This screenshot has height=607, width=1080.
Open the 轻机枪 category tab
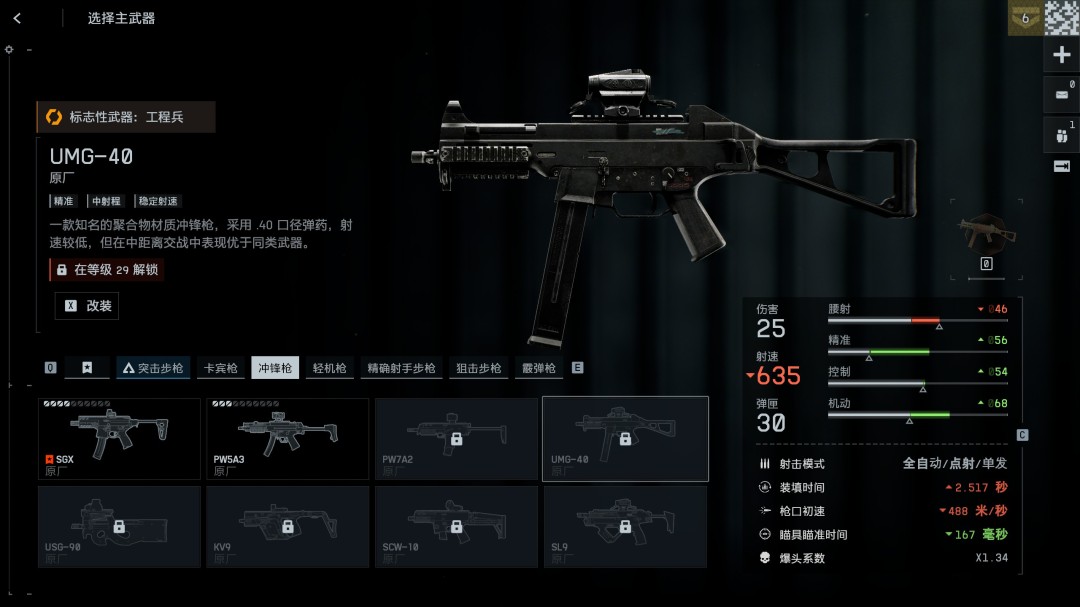click(x=330, y=368)
